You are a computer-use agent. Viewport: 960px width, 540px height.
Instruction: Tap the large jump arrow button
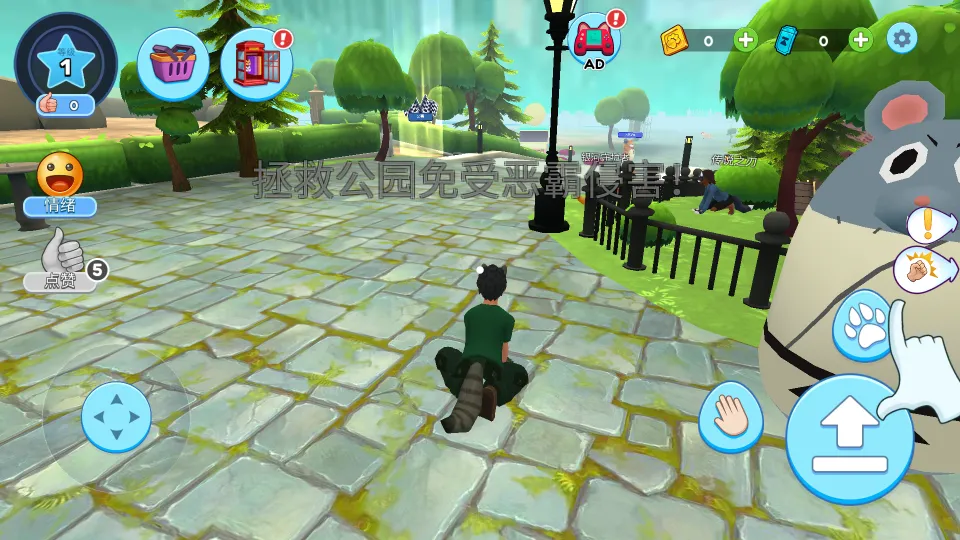[849, 438]
